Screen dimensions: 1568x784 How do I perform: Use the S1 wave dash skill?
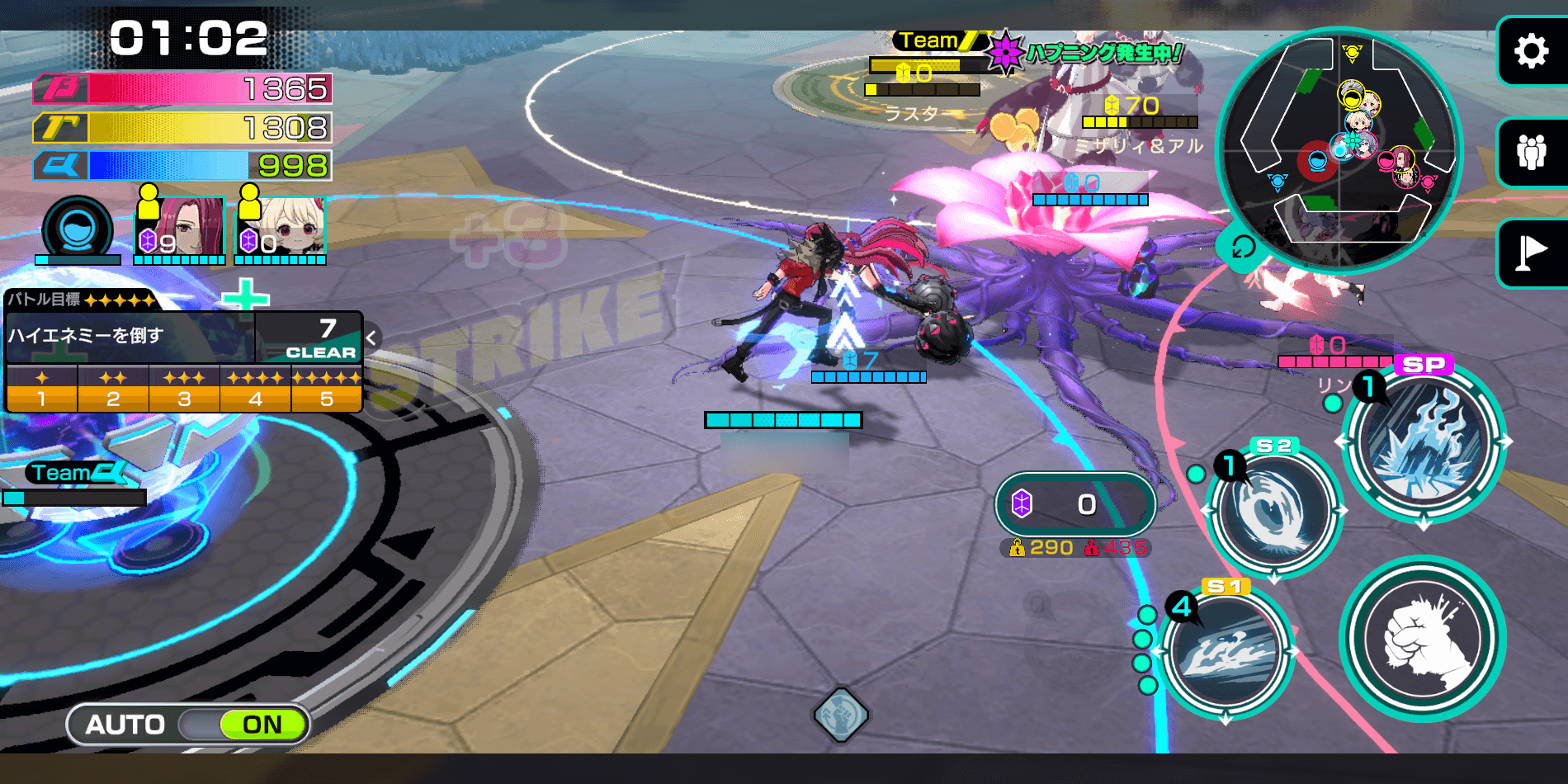pos(1226,652)
